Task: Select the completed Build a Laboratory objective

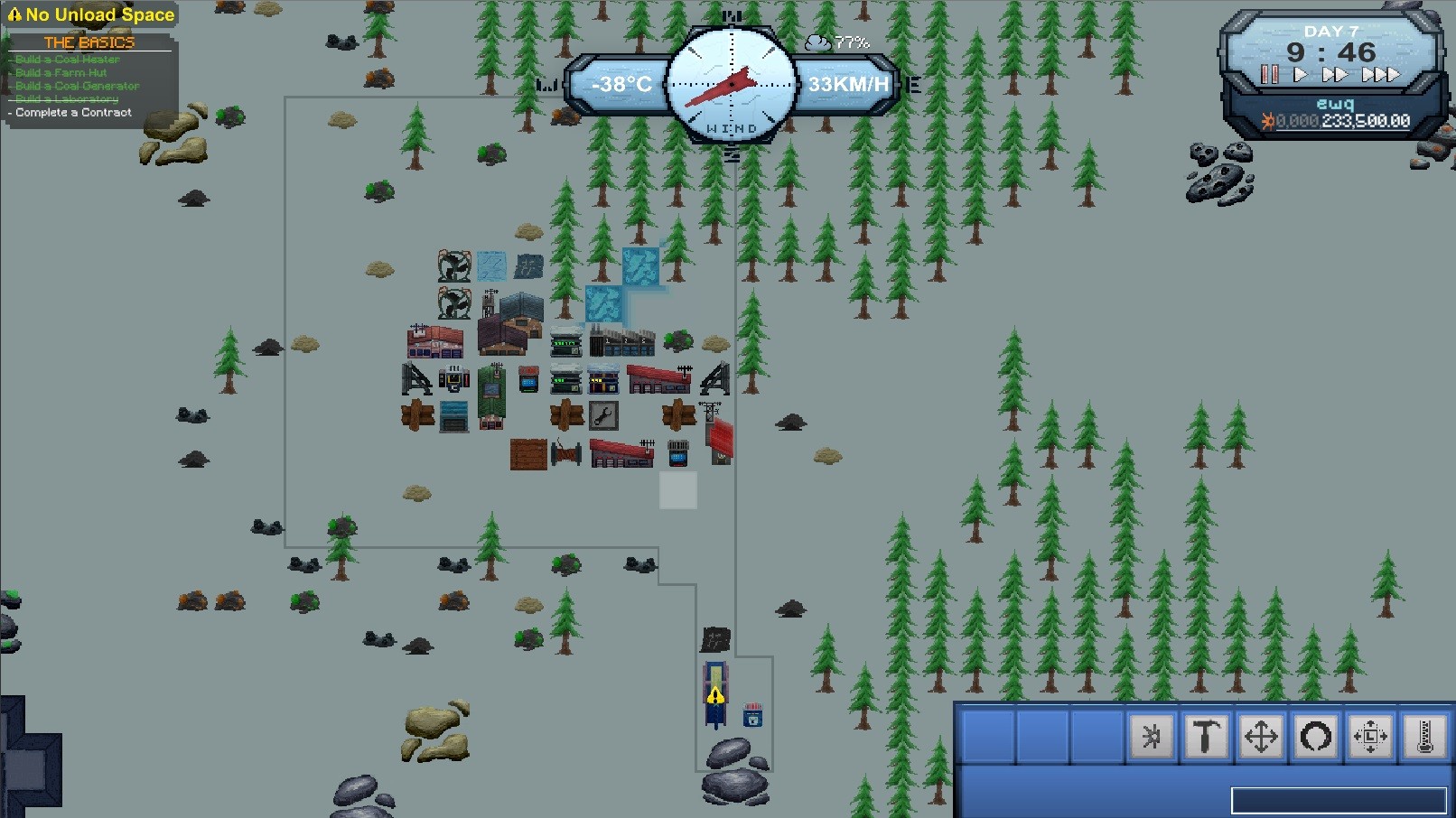Action: pos(67,98)
